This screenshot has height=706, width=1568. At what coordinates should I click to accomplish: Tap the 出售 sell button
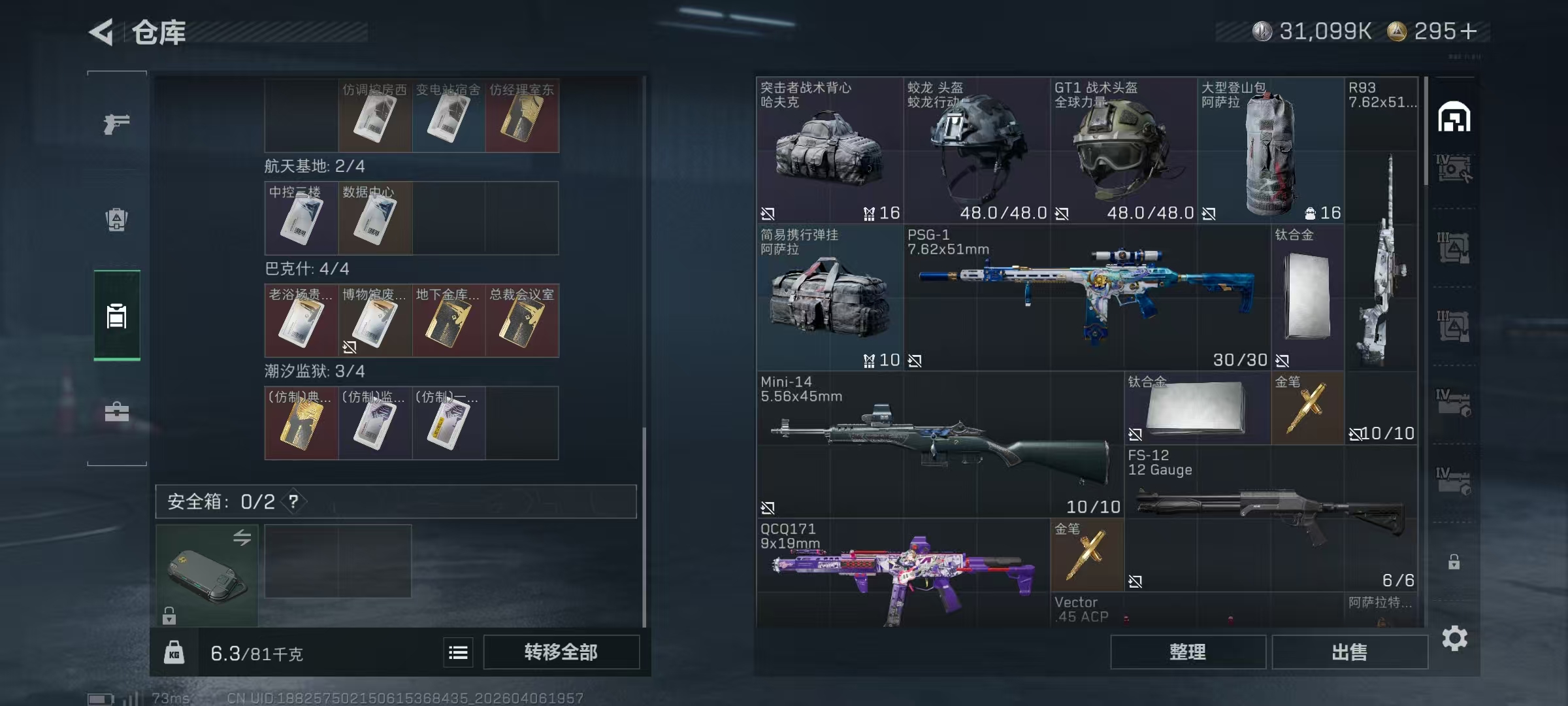1349,652
